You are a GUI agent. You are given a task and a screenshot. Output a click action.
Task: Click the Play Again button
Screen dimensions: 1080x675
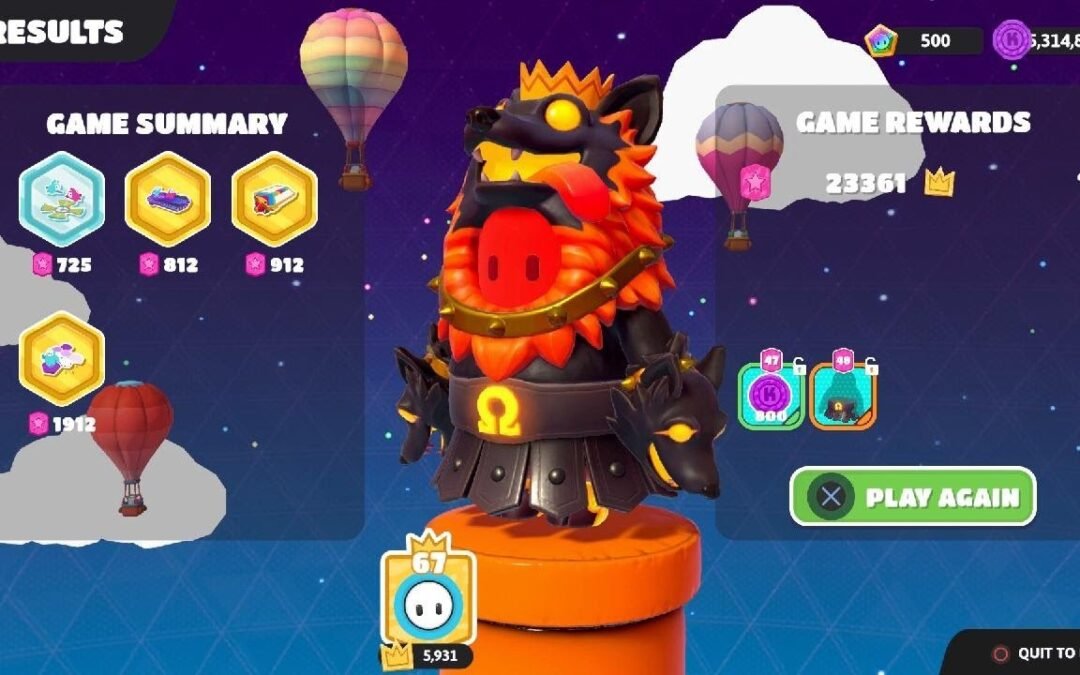click(x=913, y=497)
